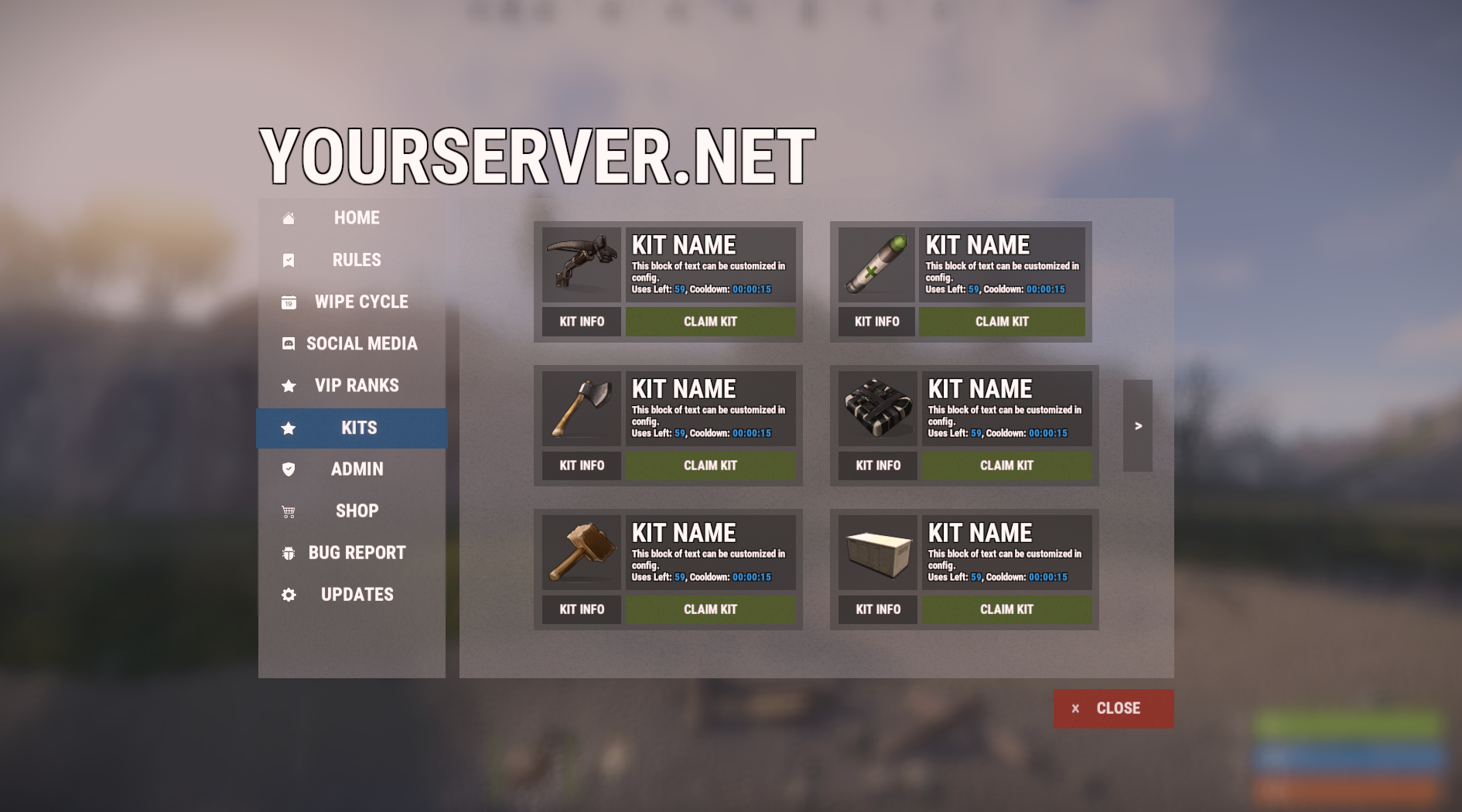This screenshot has width=1462, height=812.
Task: Close the server menu panel
Action: pos(1113,708)
